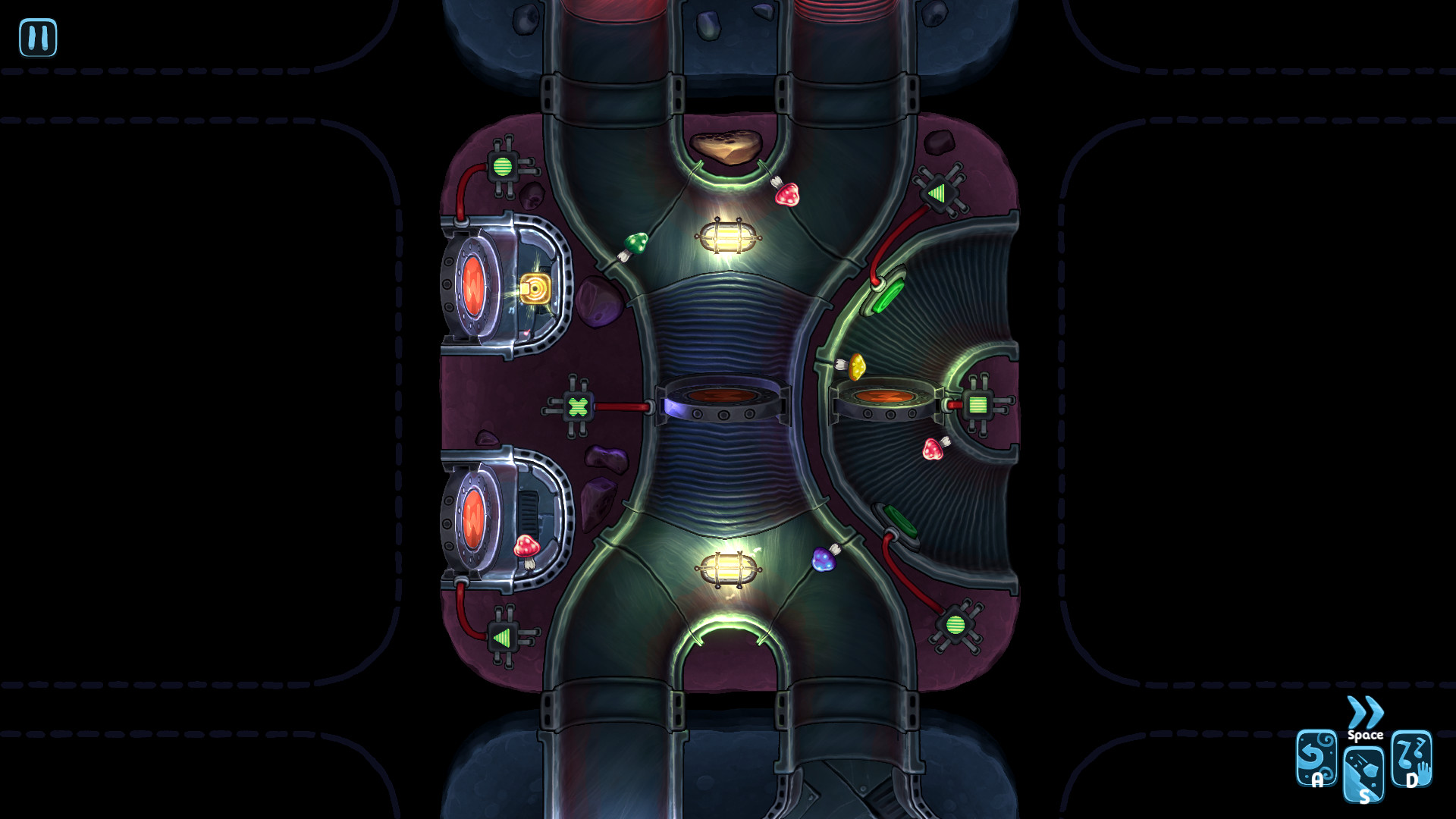Click the green mushroom left of the upper lamp
Image resolution: width=1456 pixels, height=819 pixels.
635,243
